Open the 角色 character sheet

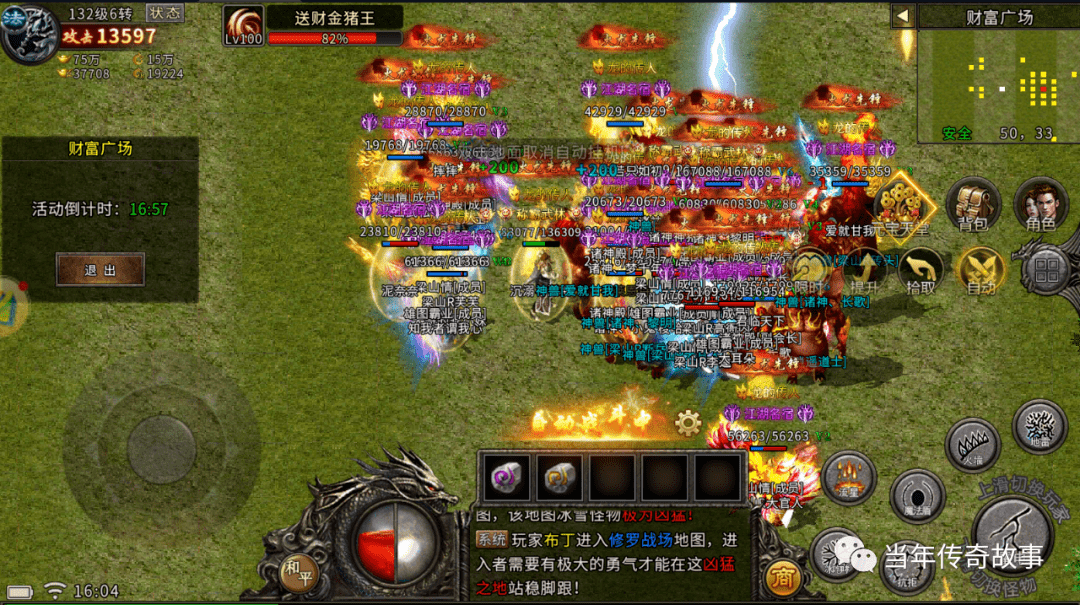[1041, 205]
